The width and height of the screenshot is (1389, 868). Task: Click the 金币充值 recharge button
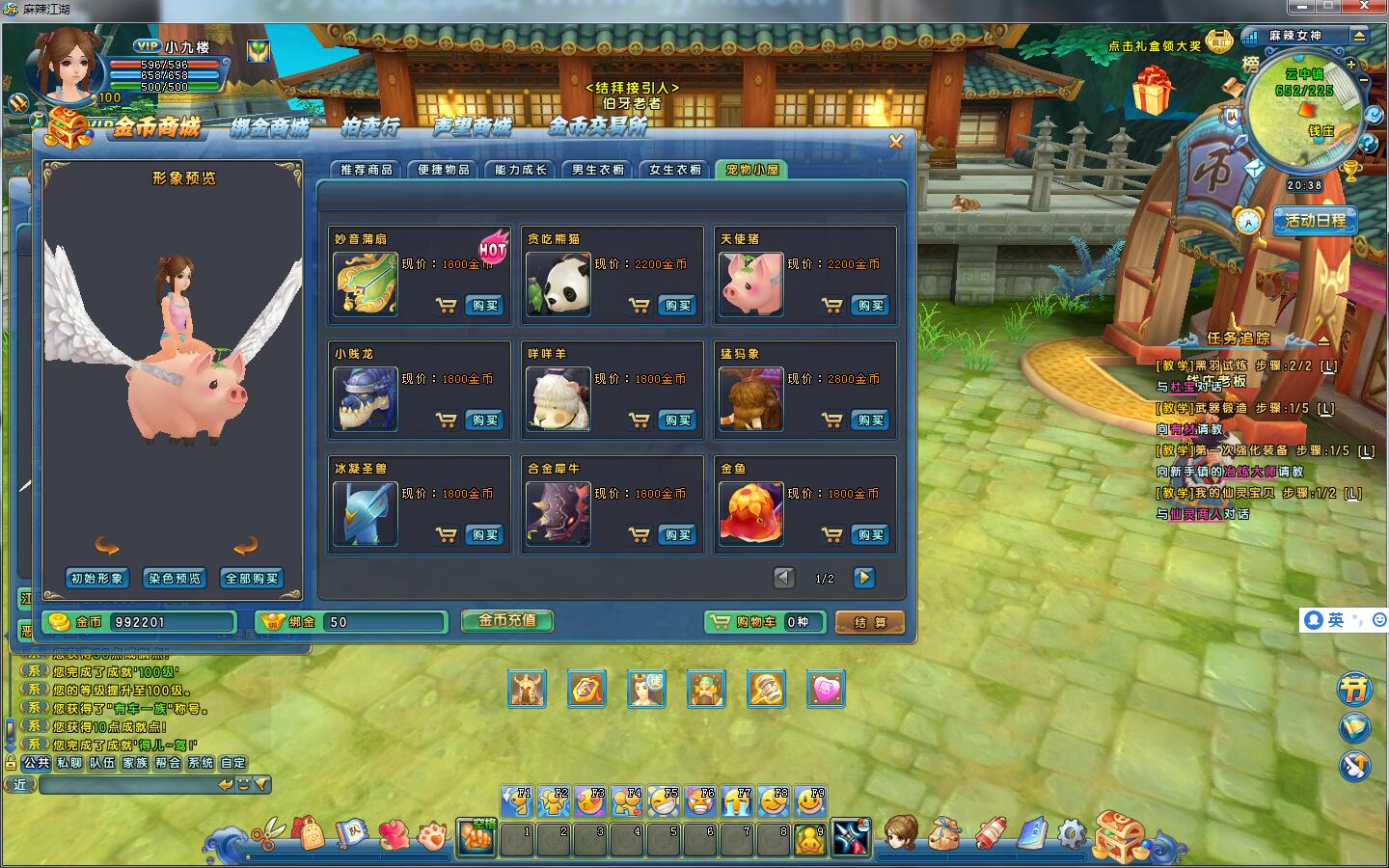[x=506, y=621]
